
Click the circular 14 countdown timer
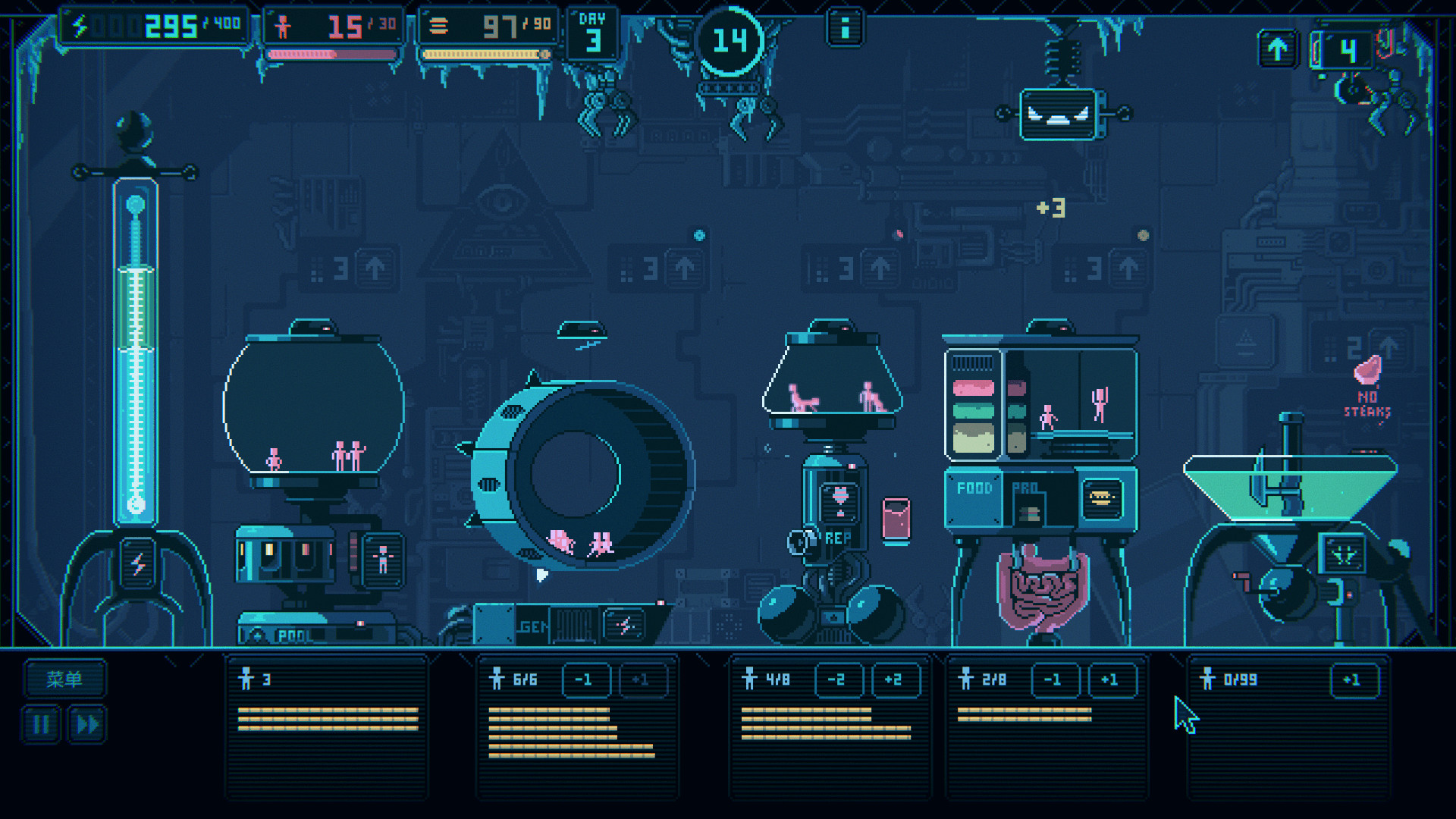(x=730, y=42)
